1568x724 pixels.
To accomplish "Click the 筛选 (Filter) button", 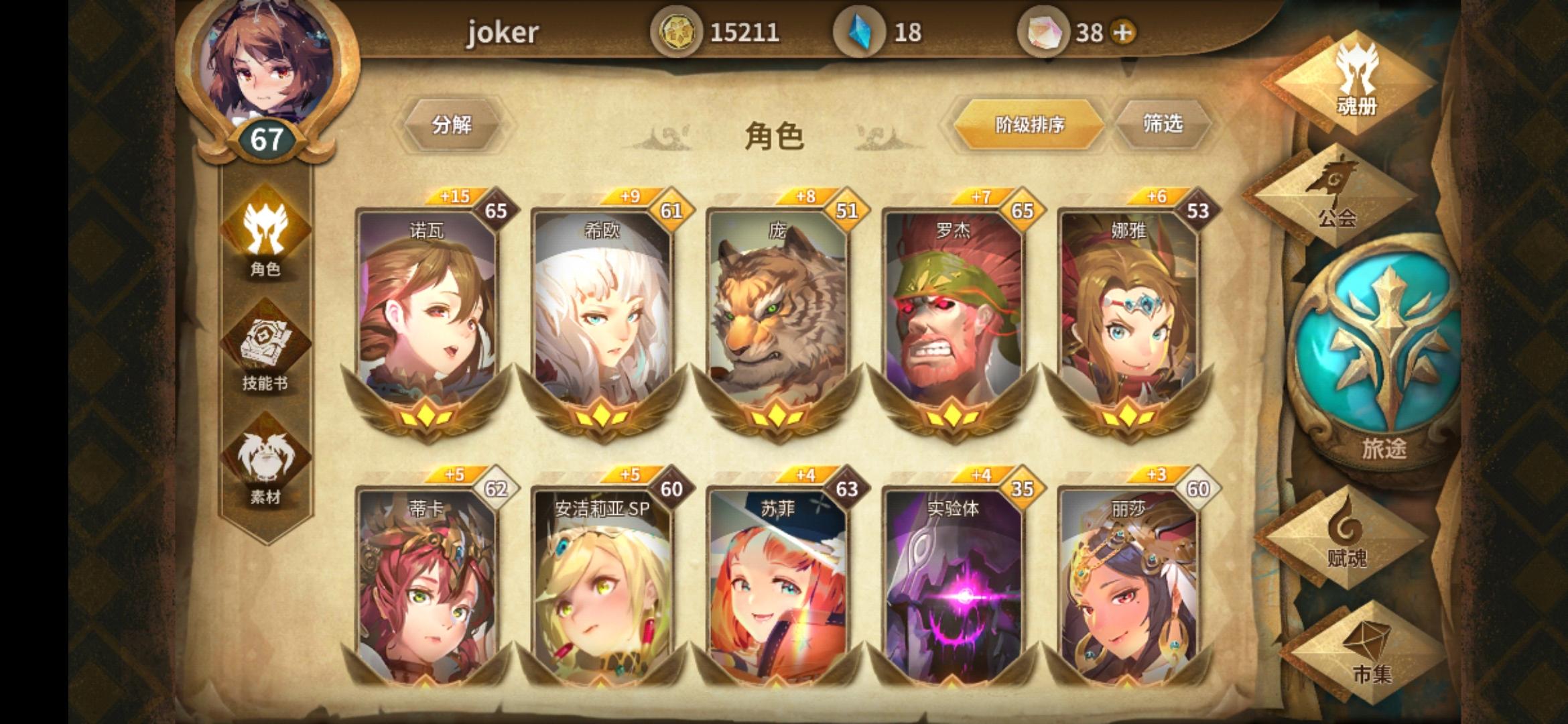I will coord(1165,123).
